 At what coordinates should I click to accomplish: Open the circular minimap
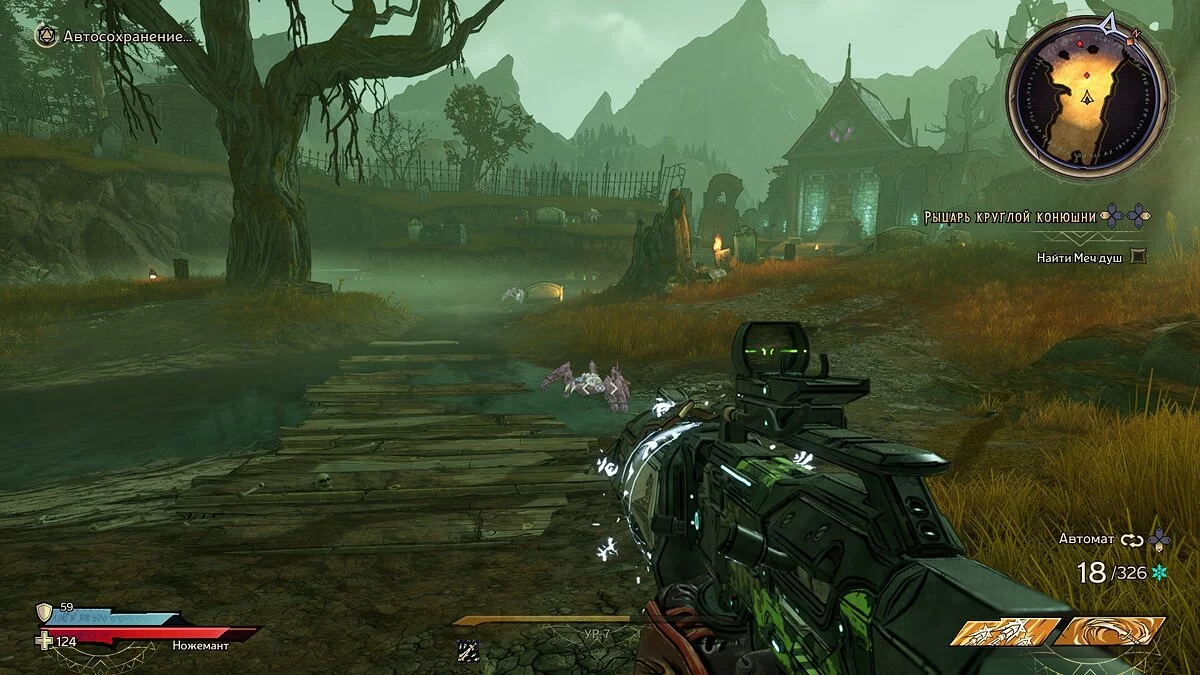(x=1087, y=97)
